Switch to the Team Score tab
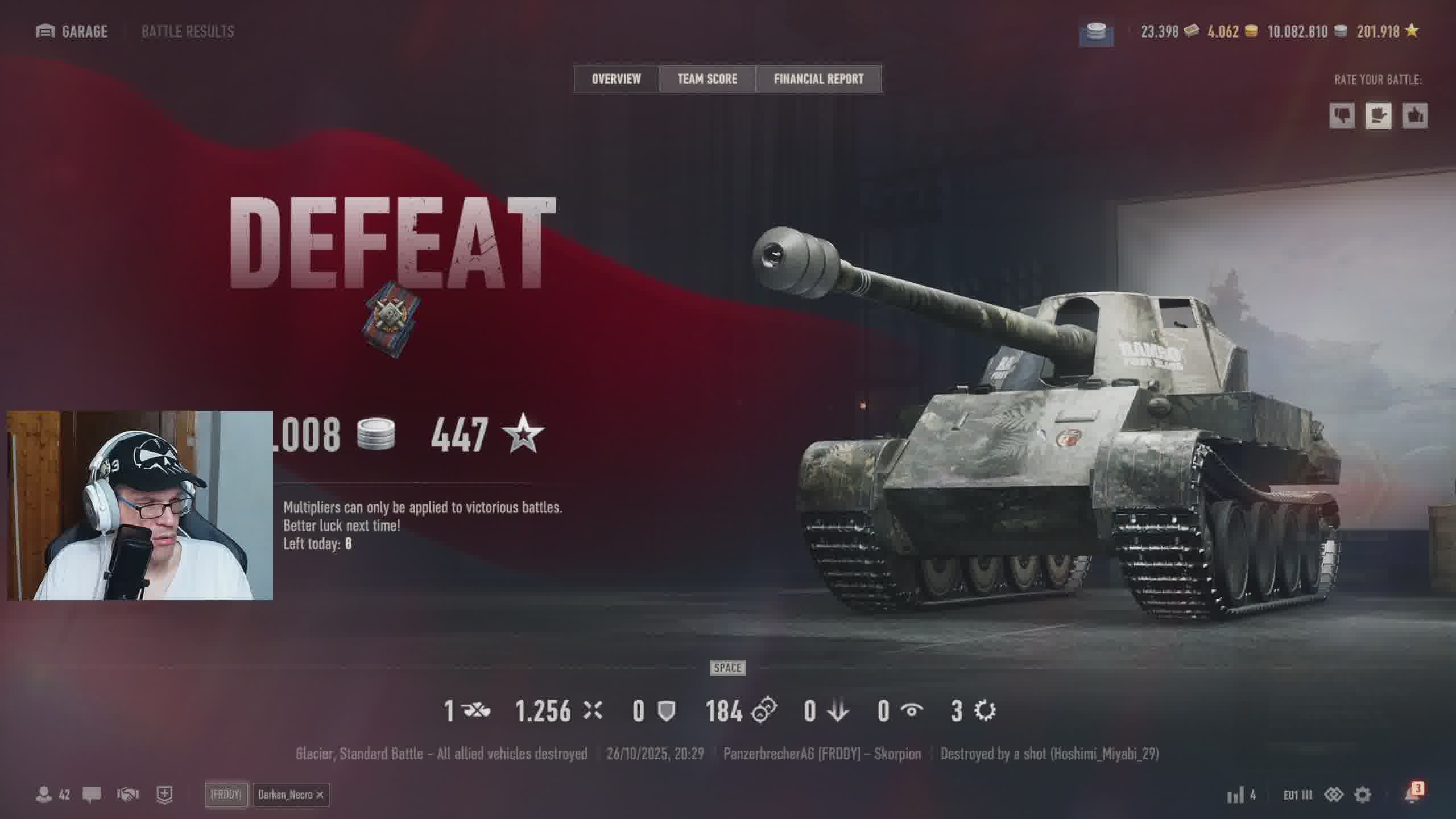The height and width of the screenshot is (819, 1456). click(x=707, y=78)
